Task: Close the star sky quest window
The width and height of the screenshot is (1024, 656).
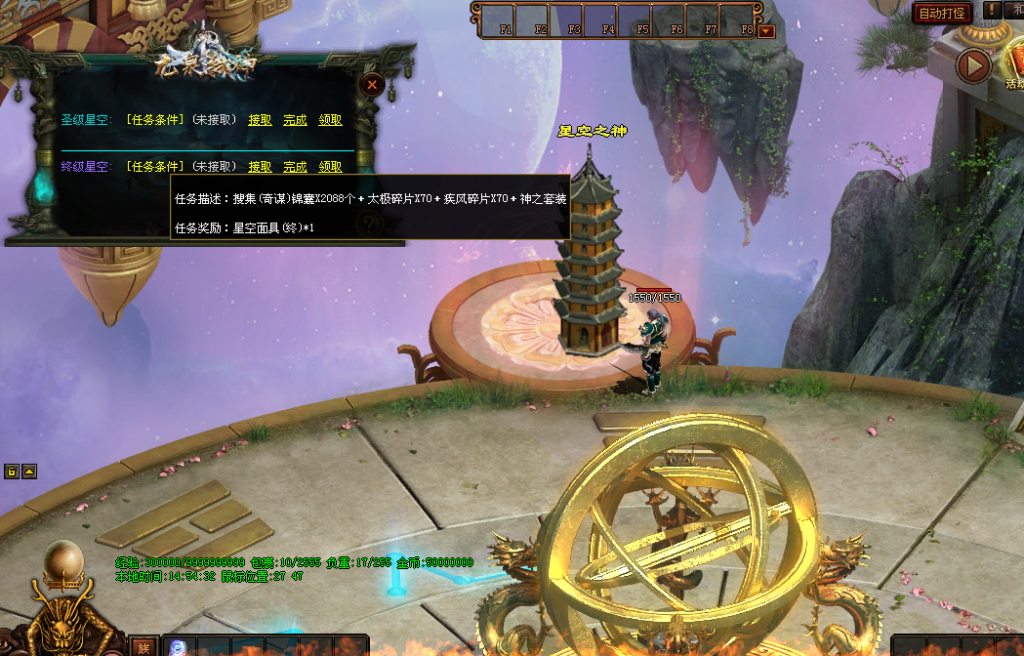Action: (x=372, y=85)
